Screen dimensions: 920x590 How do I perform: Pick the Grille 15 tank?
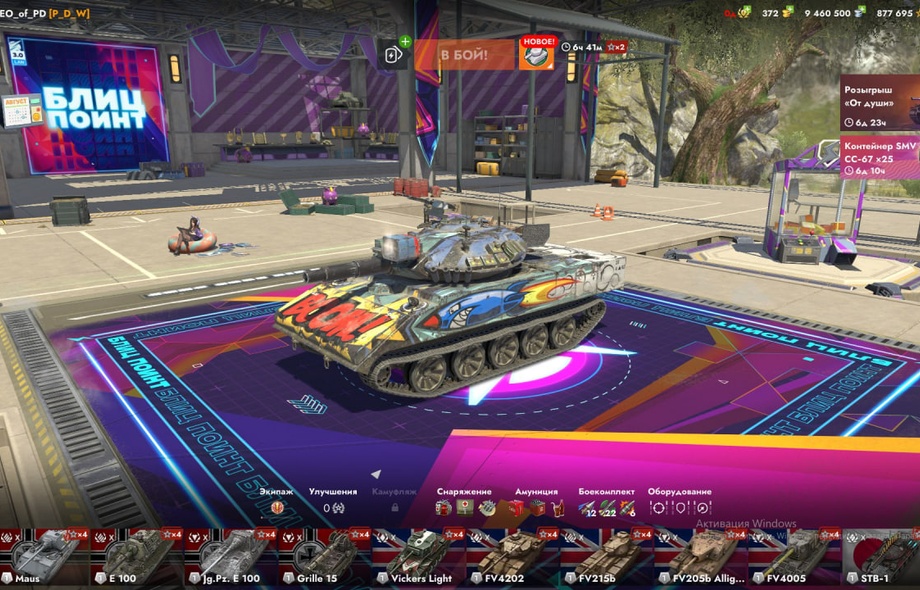pos(322,558)
